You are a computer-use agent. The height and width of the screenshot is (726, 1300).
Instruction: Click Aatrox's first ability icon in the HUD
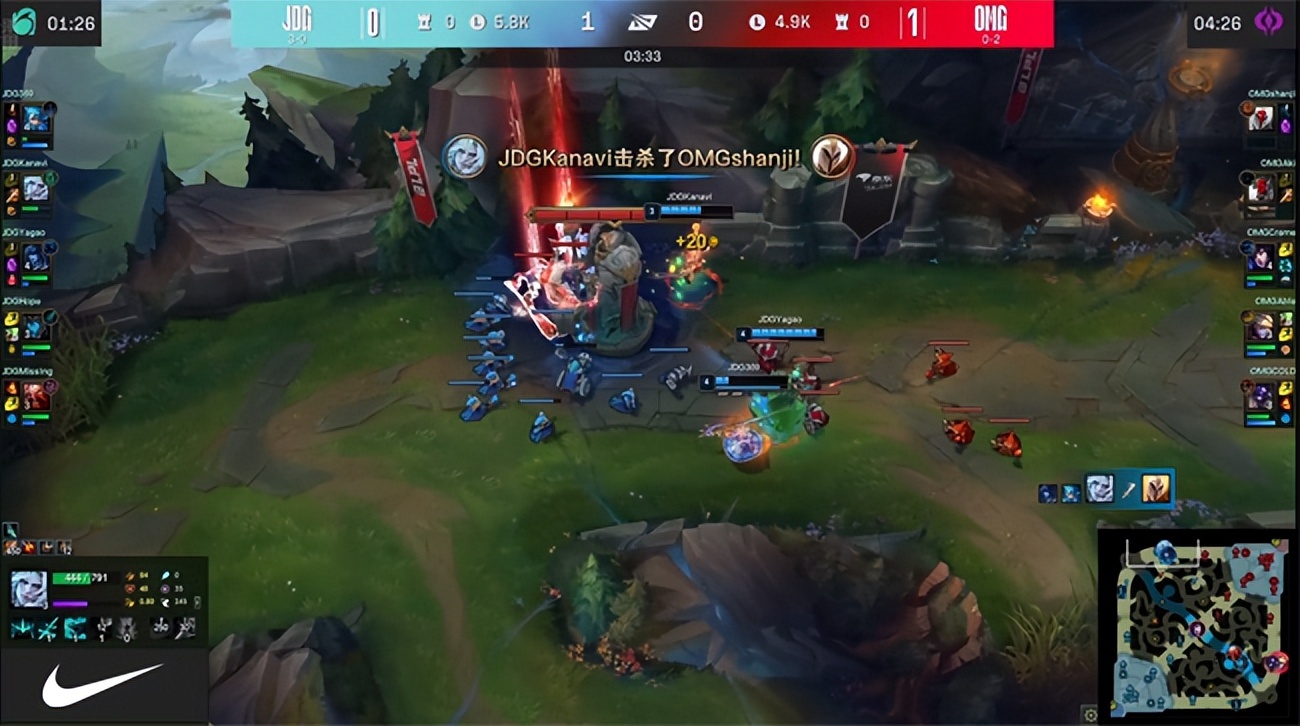pos(20,628)
